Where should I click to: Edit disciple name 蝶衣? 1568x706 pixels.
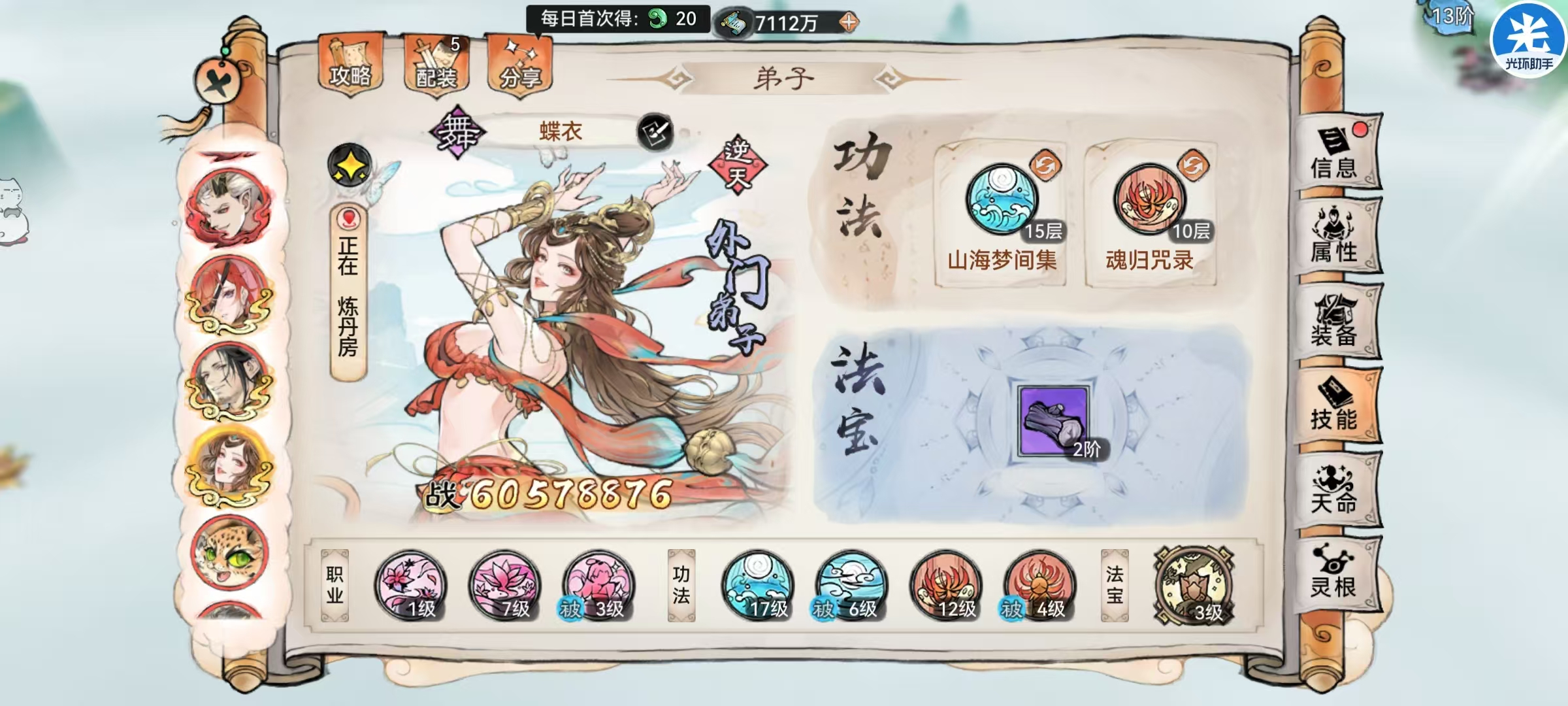pyautogui.click(x=657, y=131)
